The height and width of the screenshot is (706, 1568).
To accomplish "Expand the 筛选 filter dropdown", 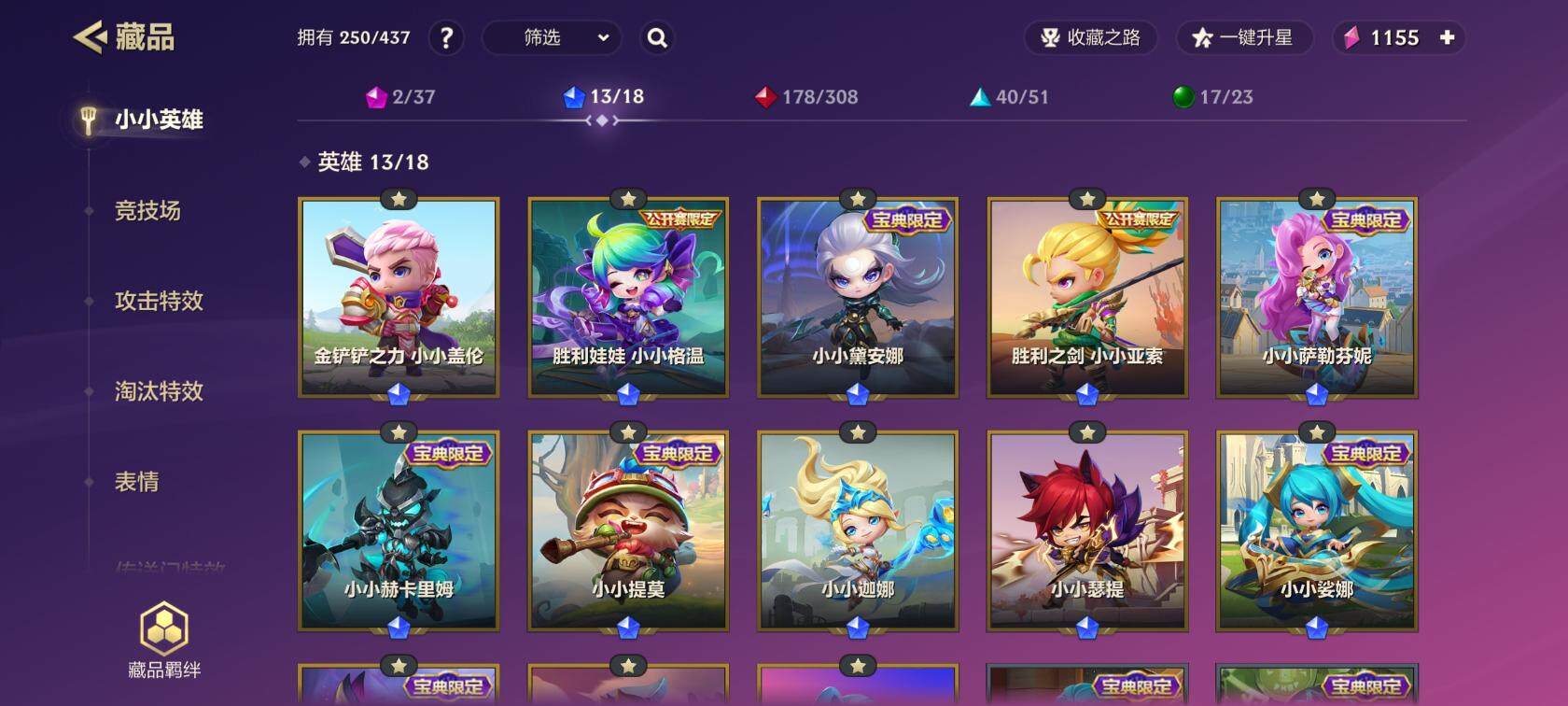I will (x=552, y=38).
